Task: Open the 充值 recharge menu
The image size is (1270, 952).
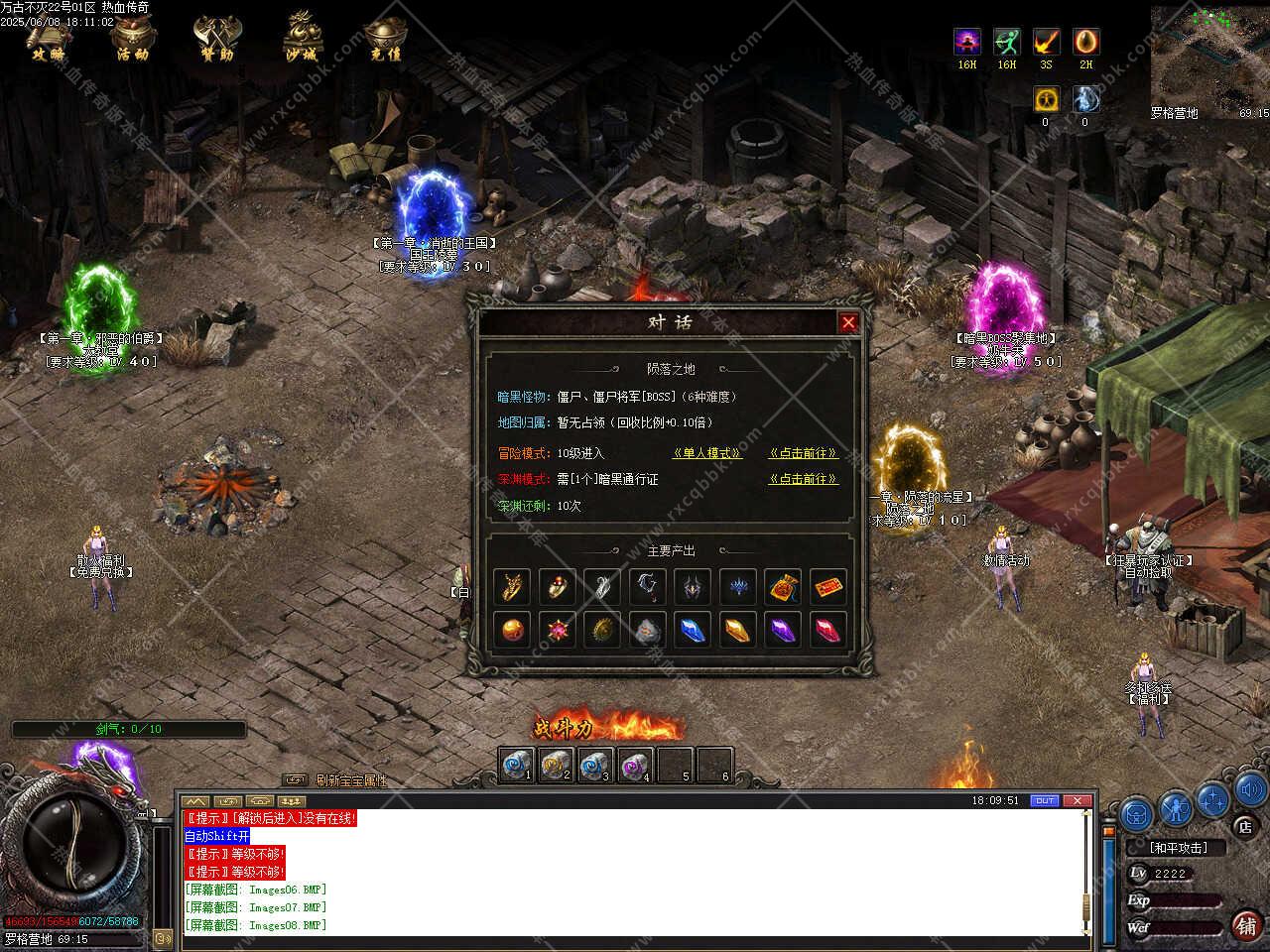Action: [x=385, y=38]
